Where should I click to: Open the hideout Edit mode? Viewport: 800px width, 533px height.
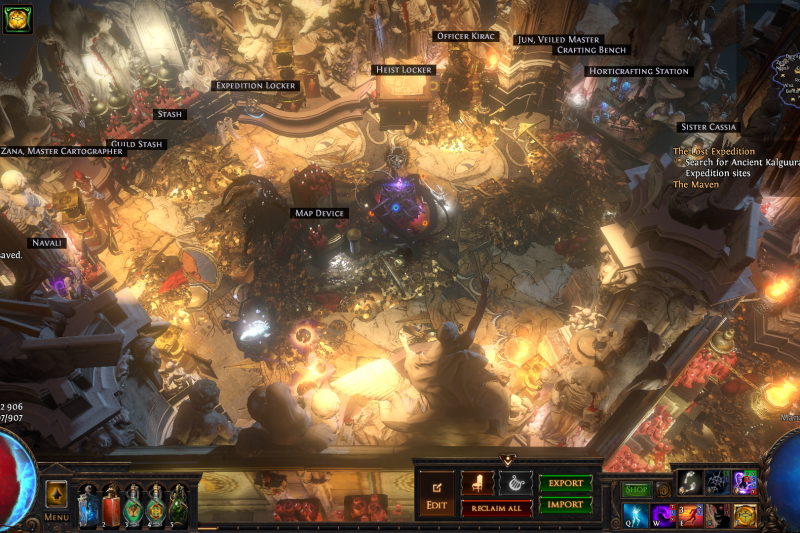pos(436,492)
